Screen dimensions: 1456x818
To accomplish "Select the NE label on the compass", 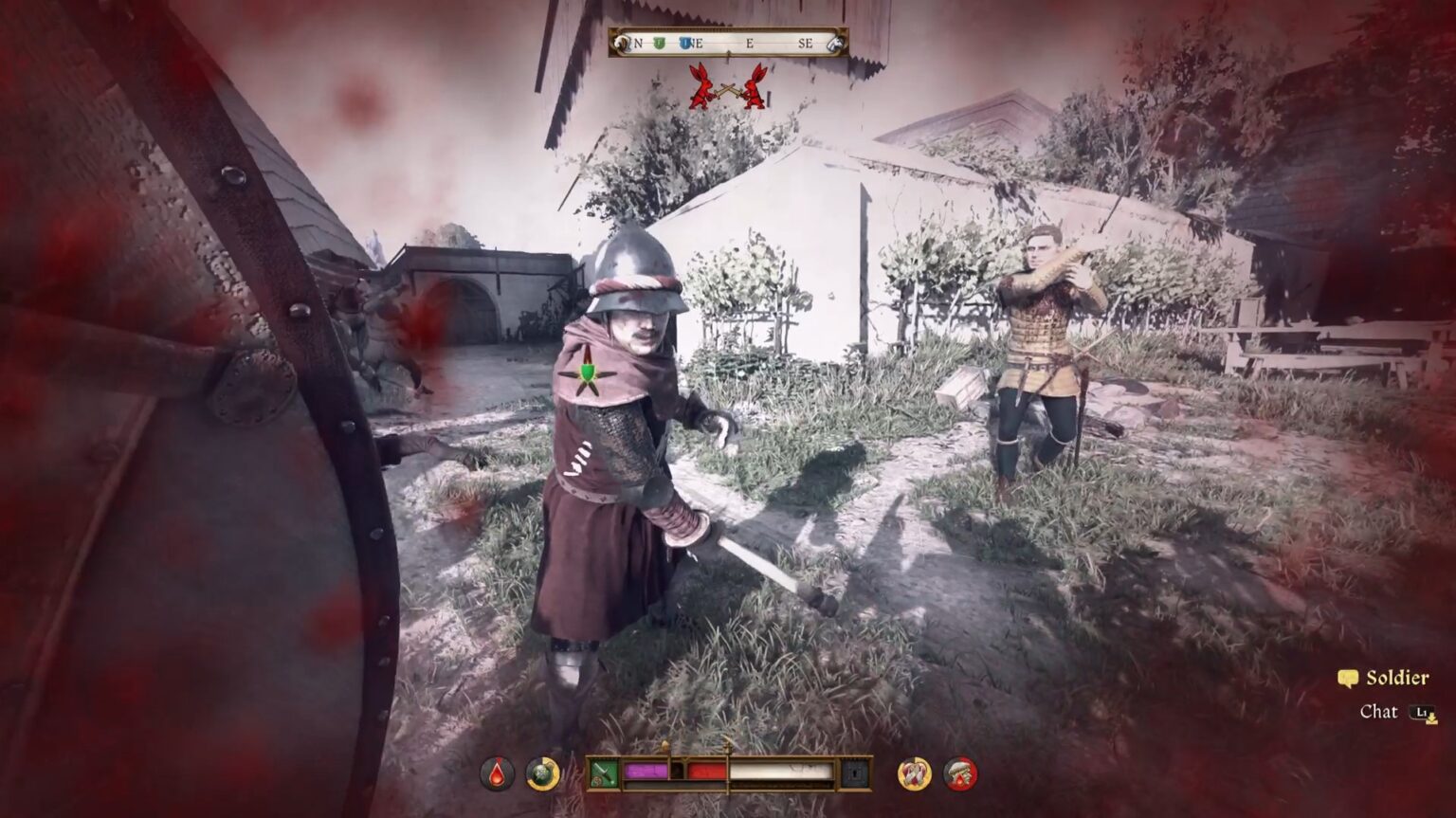I will pos(698,42).
